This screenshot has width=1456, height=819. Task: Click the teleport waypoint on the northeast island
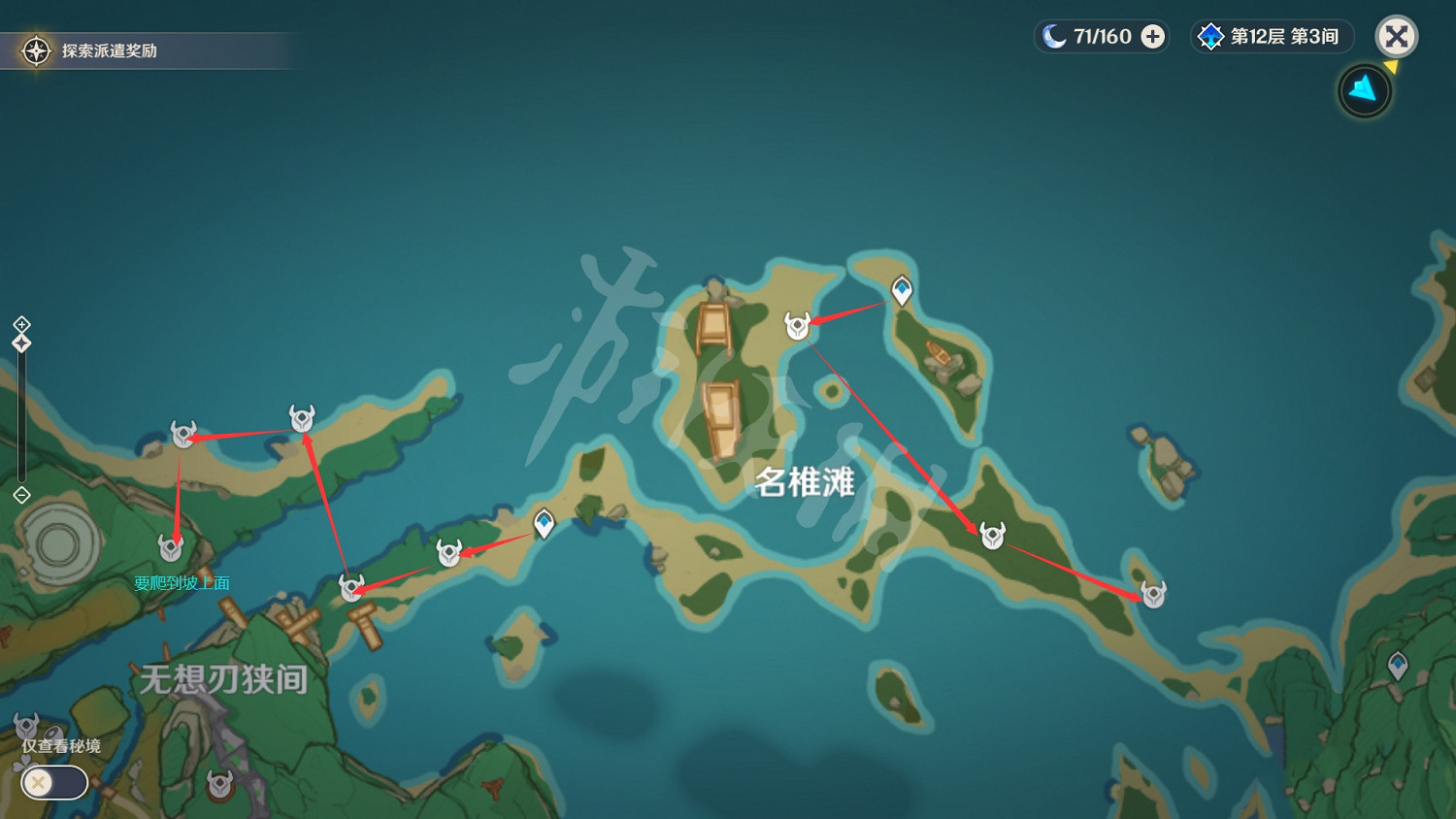(x=901, y=288)
